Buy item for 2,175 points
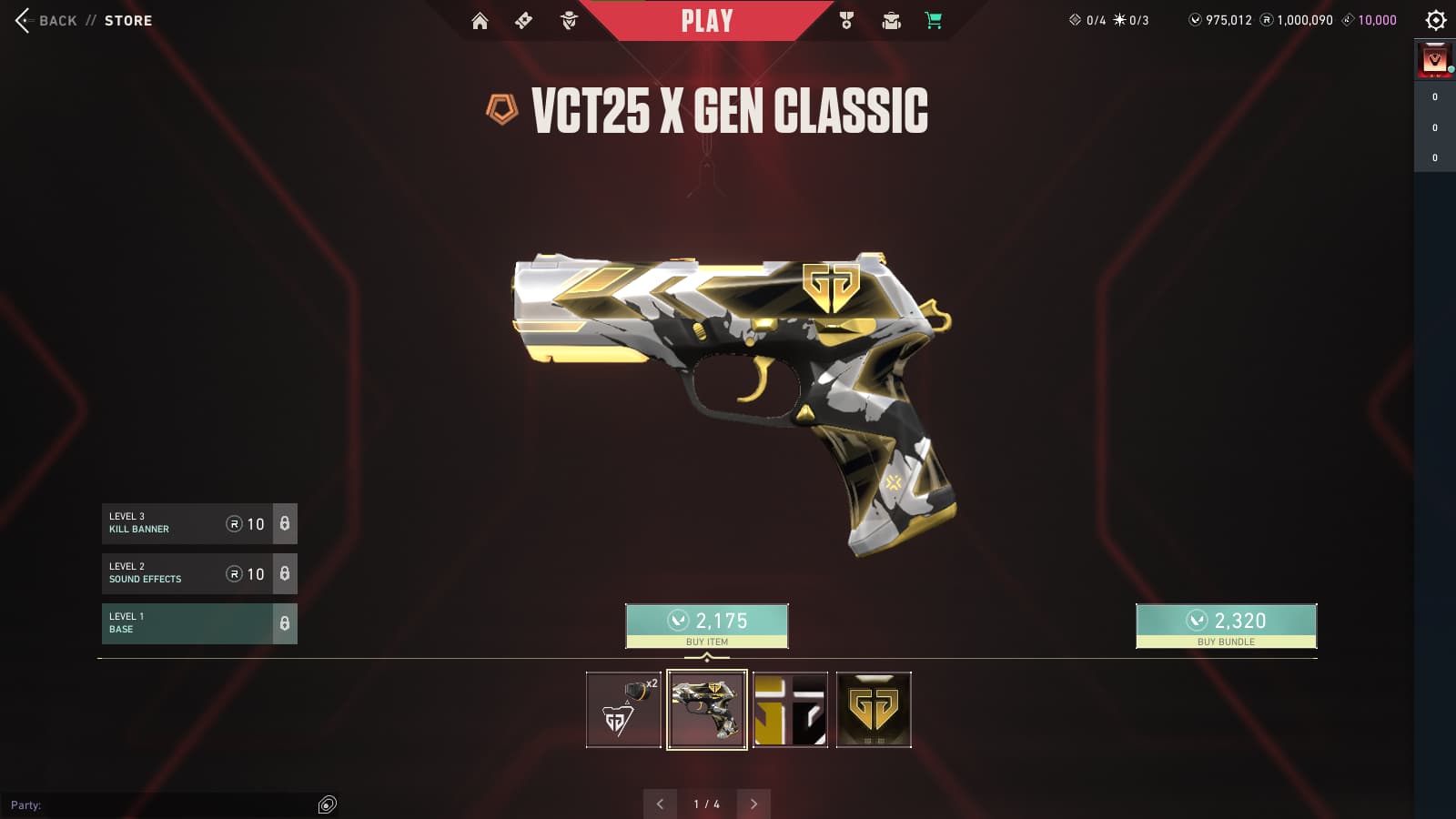 click(707, 626)
